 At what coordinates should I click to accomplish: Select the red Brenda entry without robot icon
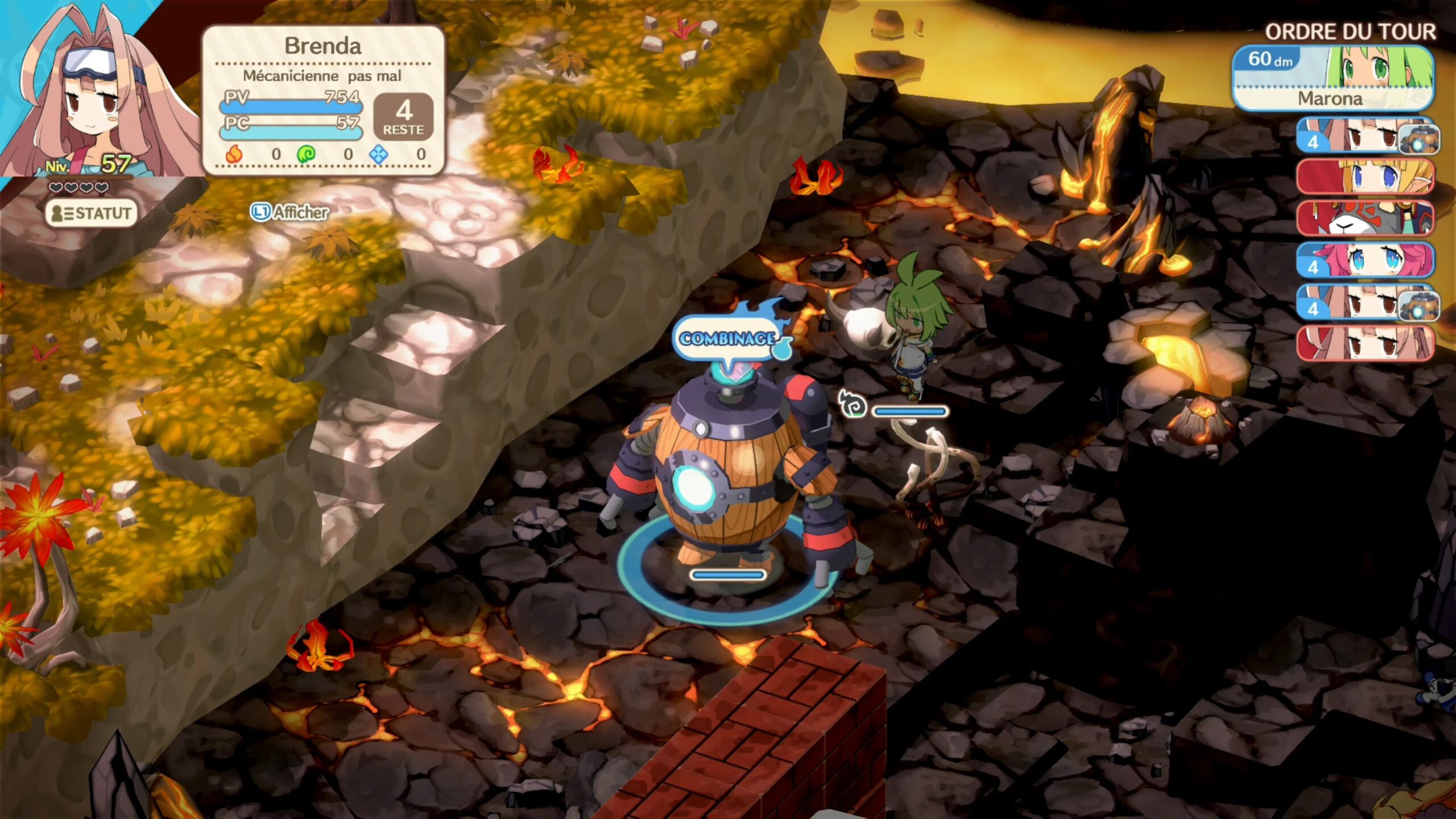pos(1365,344)
